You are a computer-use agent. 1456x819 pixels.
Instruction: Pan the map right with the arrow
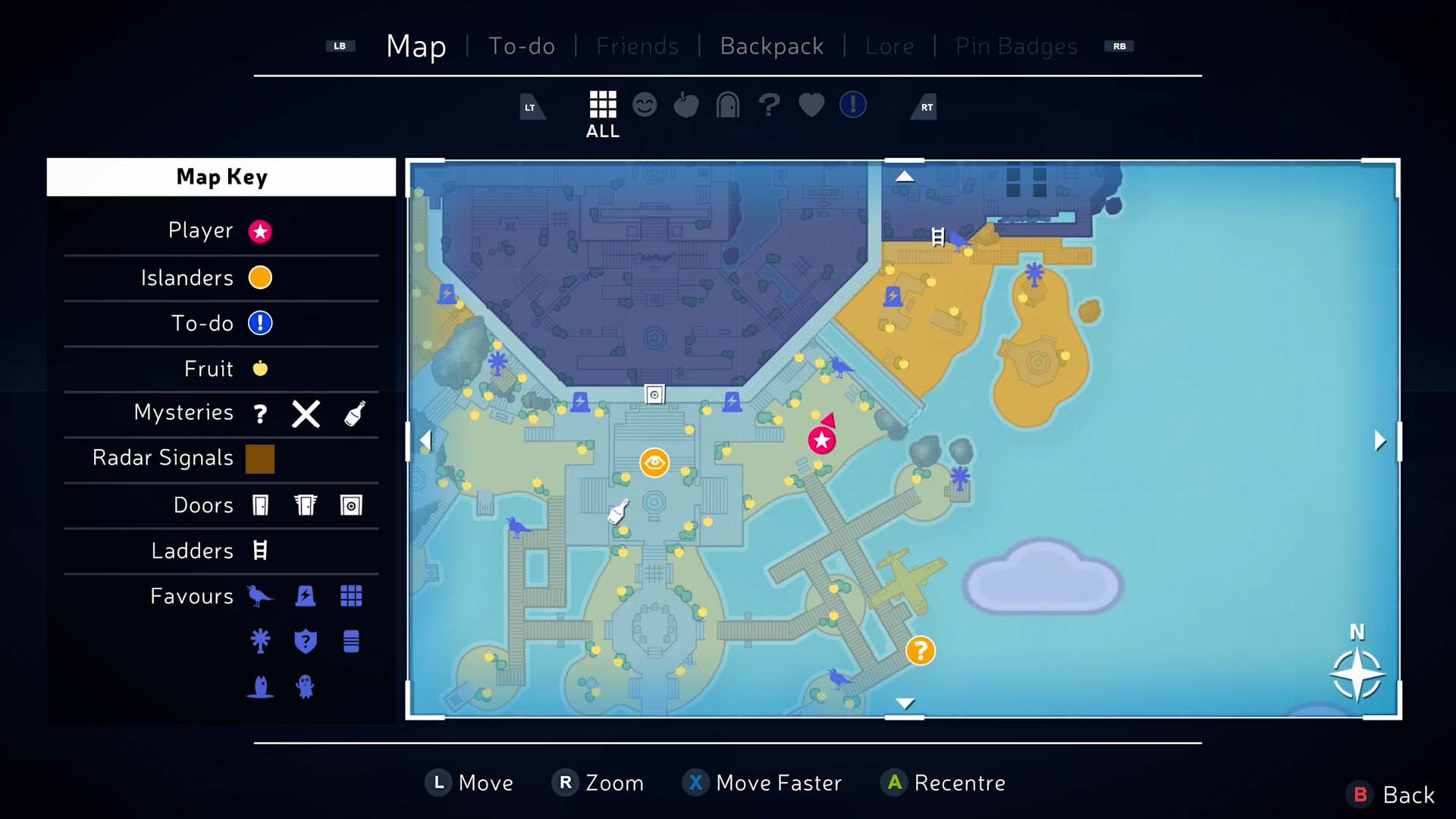pyautogui.click(x=1380, y=441)
